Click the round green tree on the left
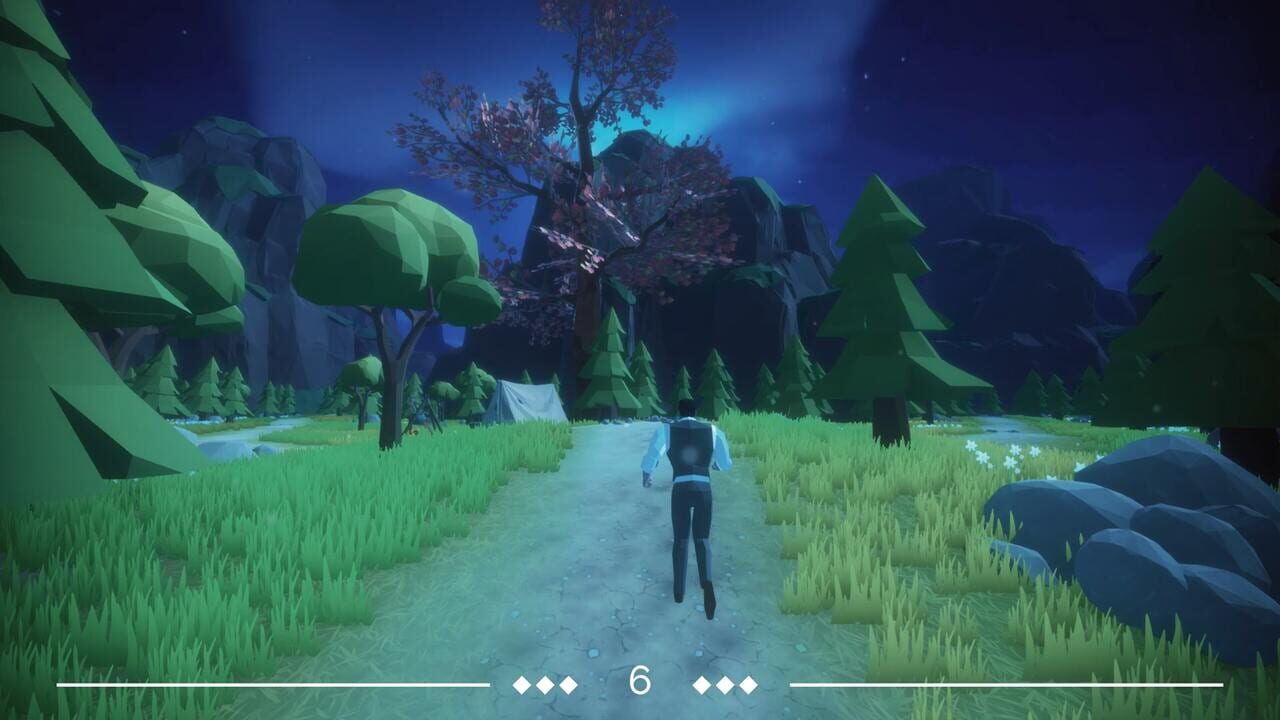Screen dimensions: 1280x720 coord(380,250)
